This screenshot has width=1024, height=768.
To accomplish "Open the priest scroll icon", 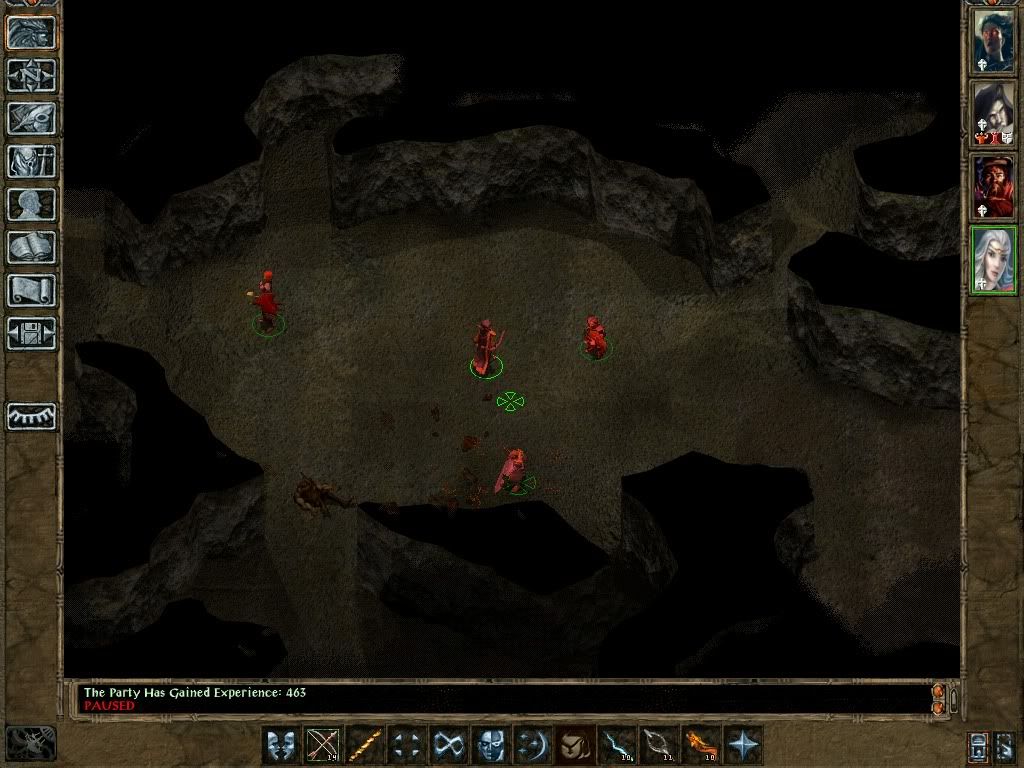I will pyautogui.click(x=32, y=290).
